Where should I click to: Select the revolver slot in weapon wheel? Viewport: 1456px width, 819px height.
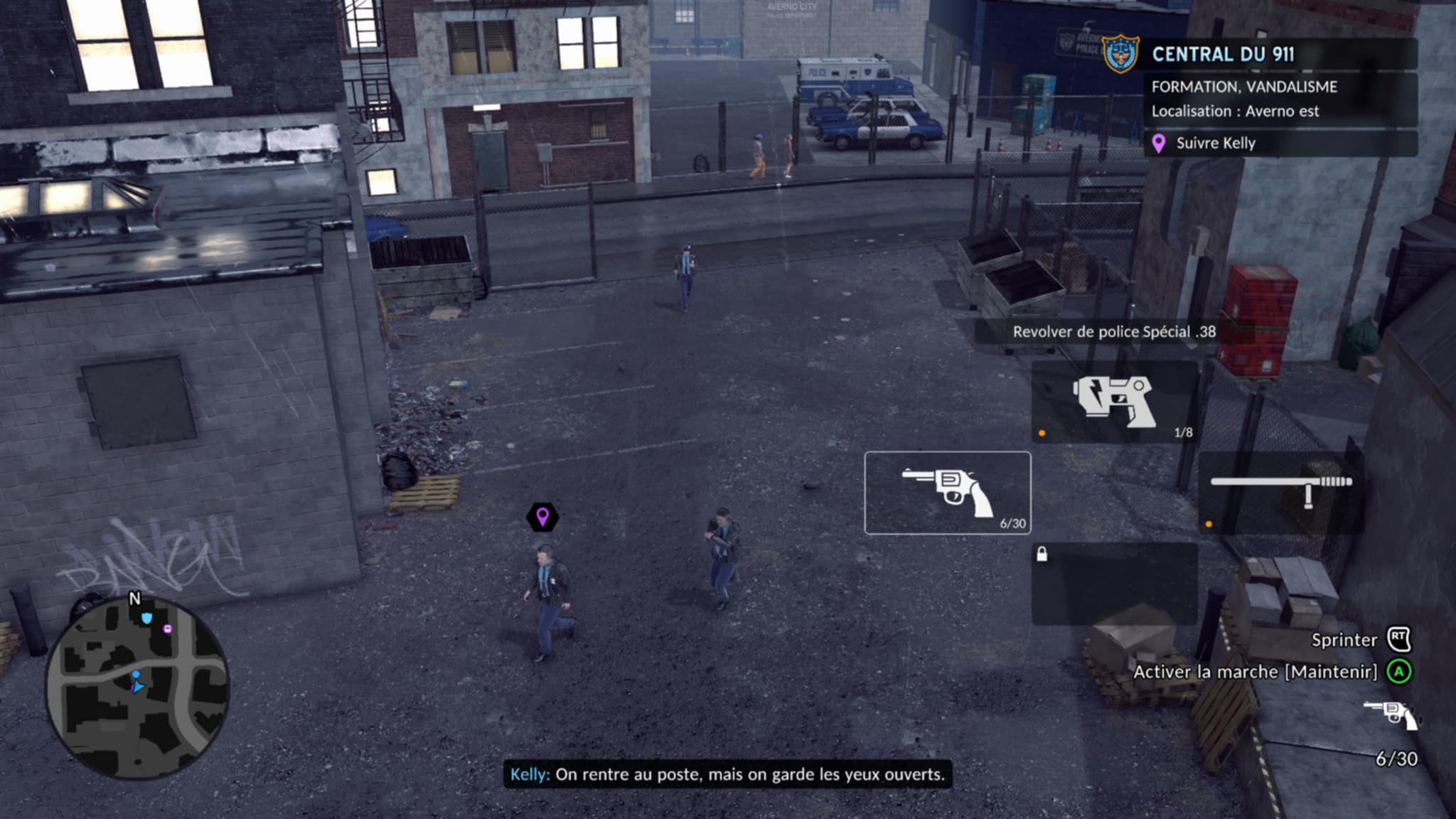[x=947, y=493]
